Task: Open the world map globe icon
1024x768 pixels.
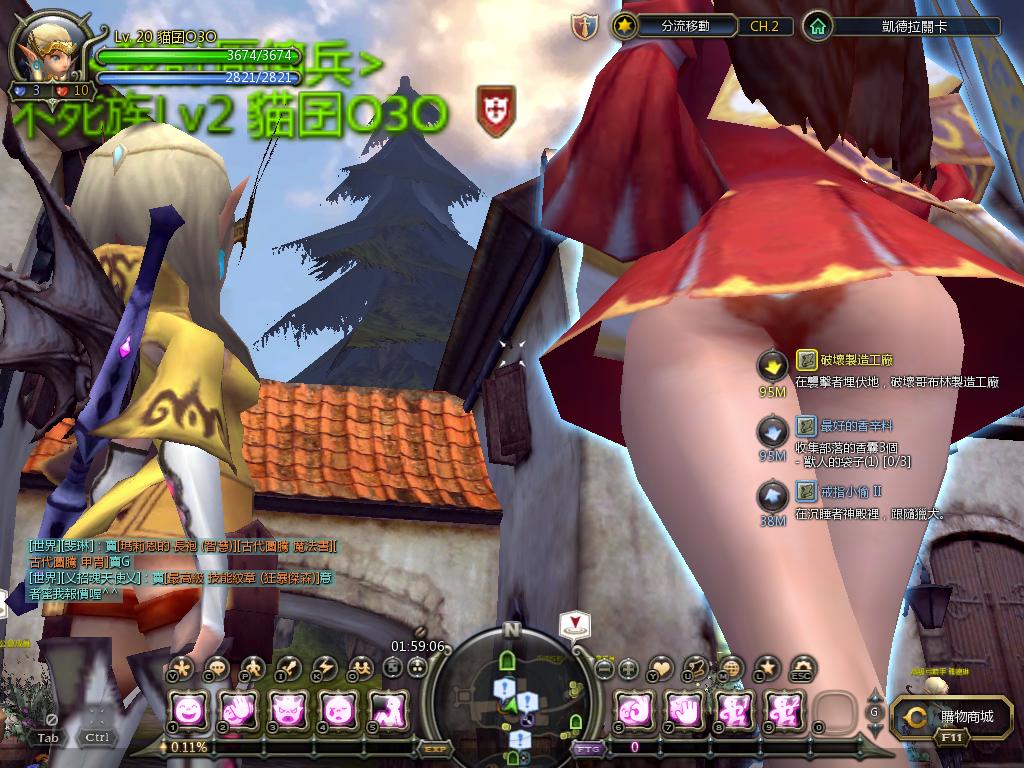Action: (731, 668)
